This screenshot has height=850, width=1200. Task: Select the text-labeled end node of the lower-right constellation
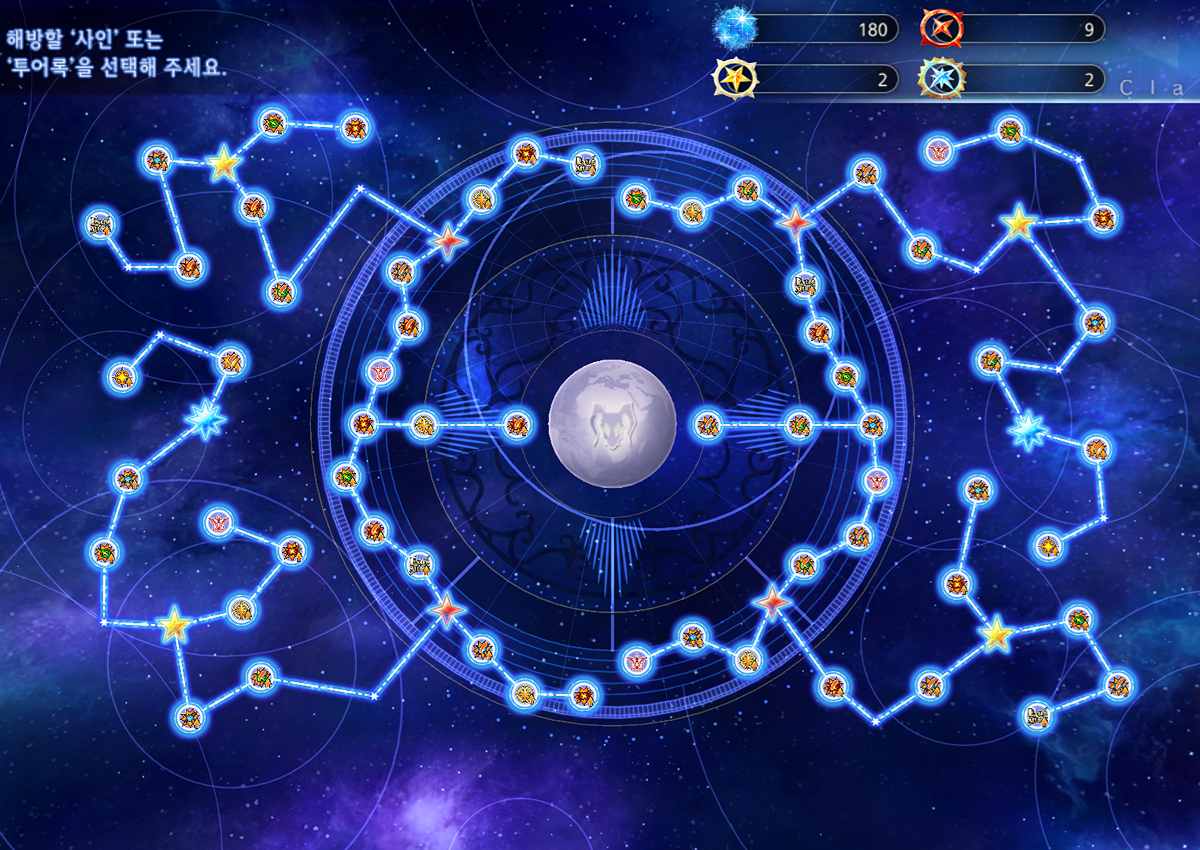[x=1037, y=716]
